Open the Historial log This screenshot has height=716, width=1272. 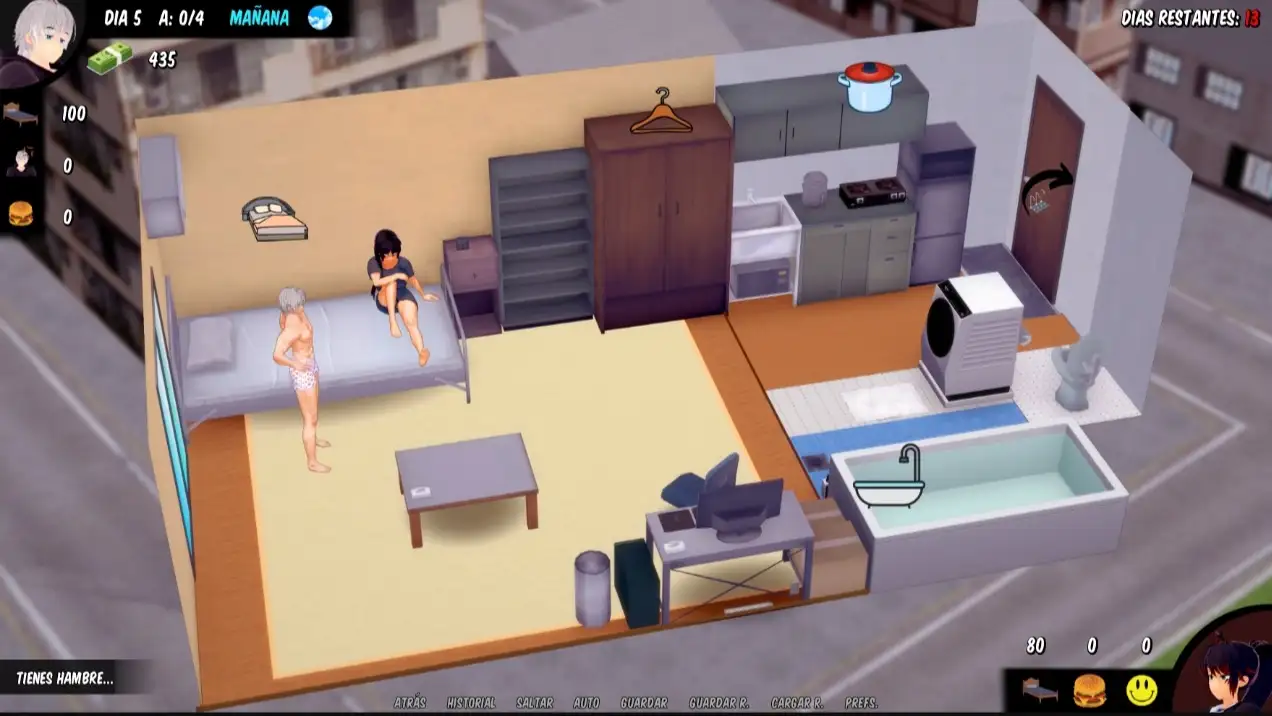point(471,703)
